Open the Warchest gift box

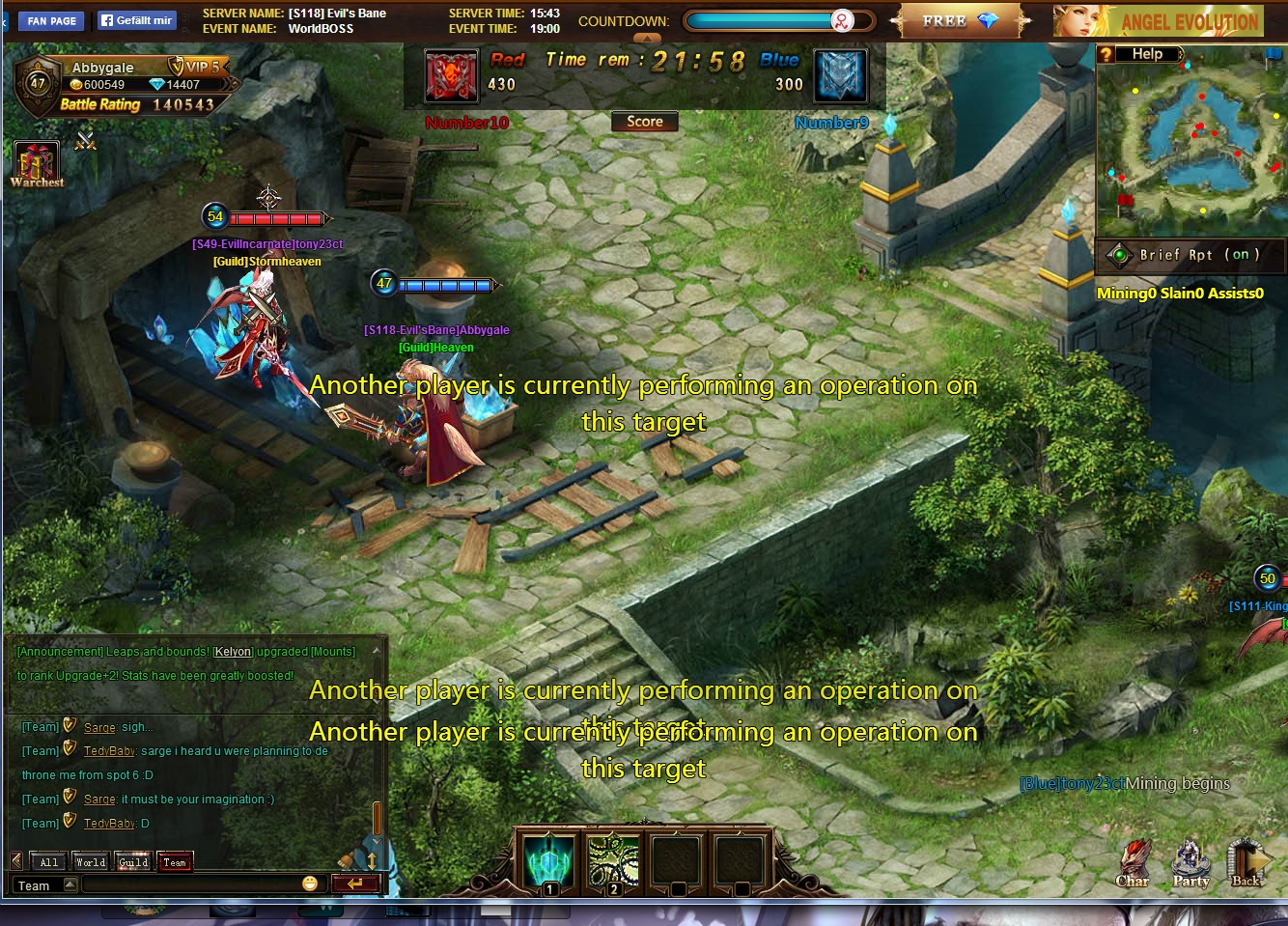(x=36, y=162)
